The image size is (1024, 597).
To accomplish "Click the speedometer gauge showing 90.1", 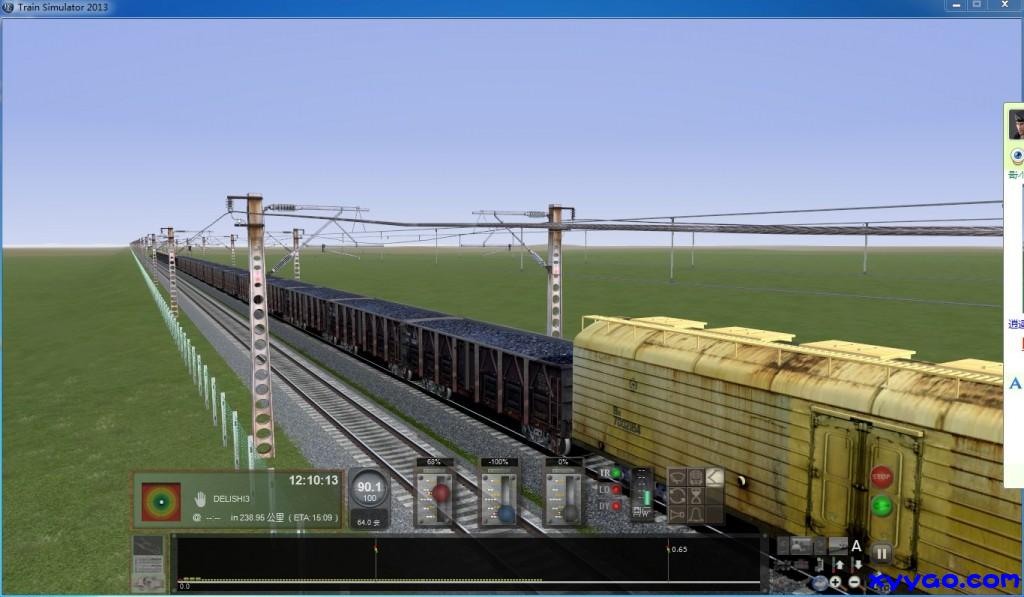I will pos(370,491).
